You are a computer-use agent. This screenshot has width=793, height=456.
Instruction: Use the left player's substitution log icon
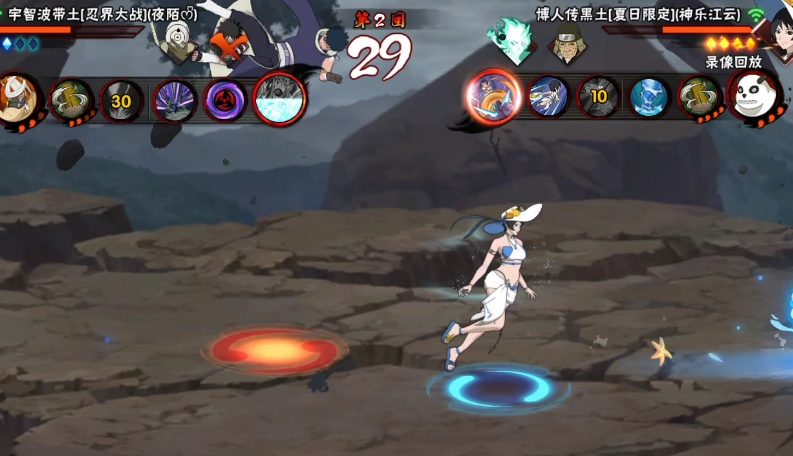(70, 100)
